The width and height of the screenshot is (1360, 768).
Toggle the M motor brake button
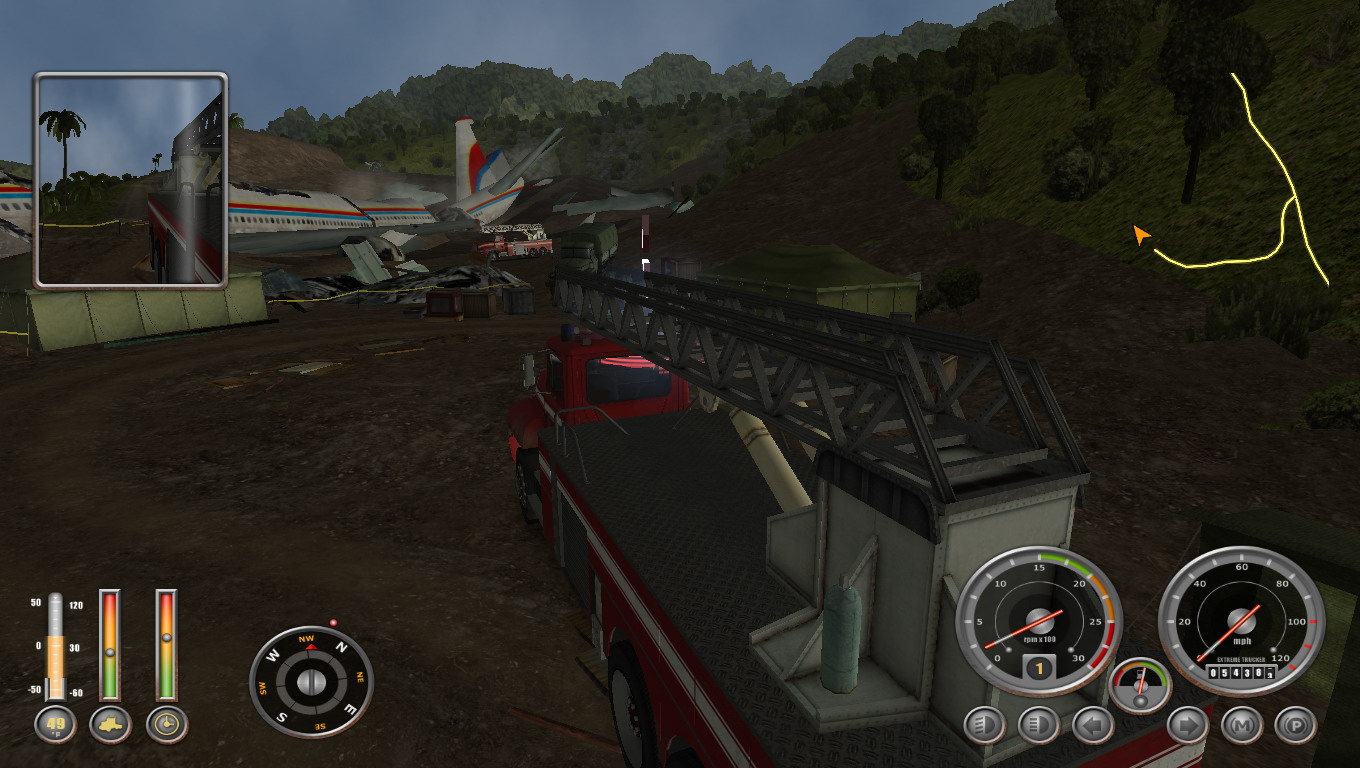point(1242,725)
